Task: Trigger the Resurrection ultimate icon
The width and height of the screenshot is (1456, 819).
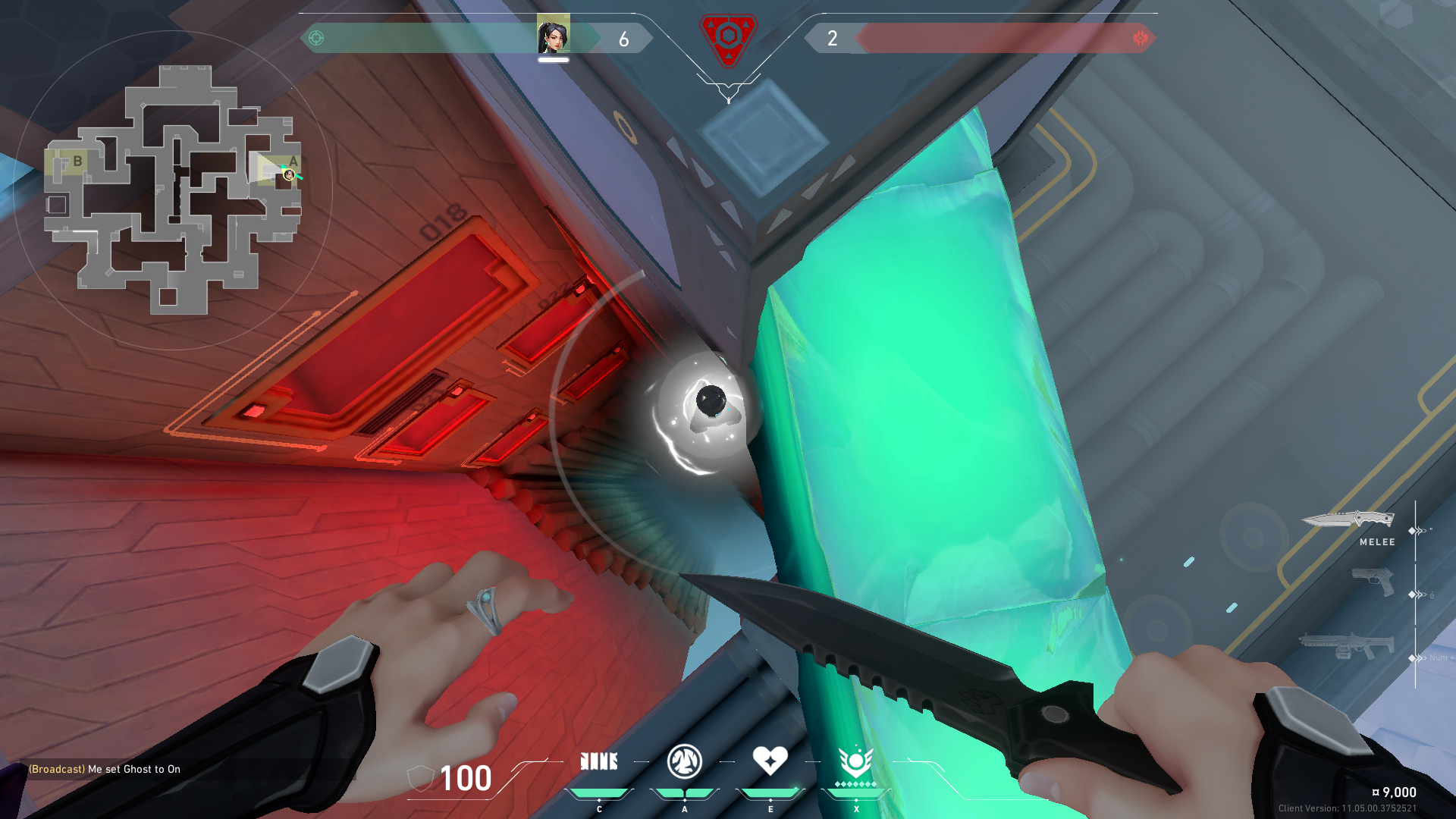Action: coord(855,761)
